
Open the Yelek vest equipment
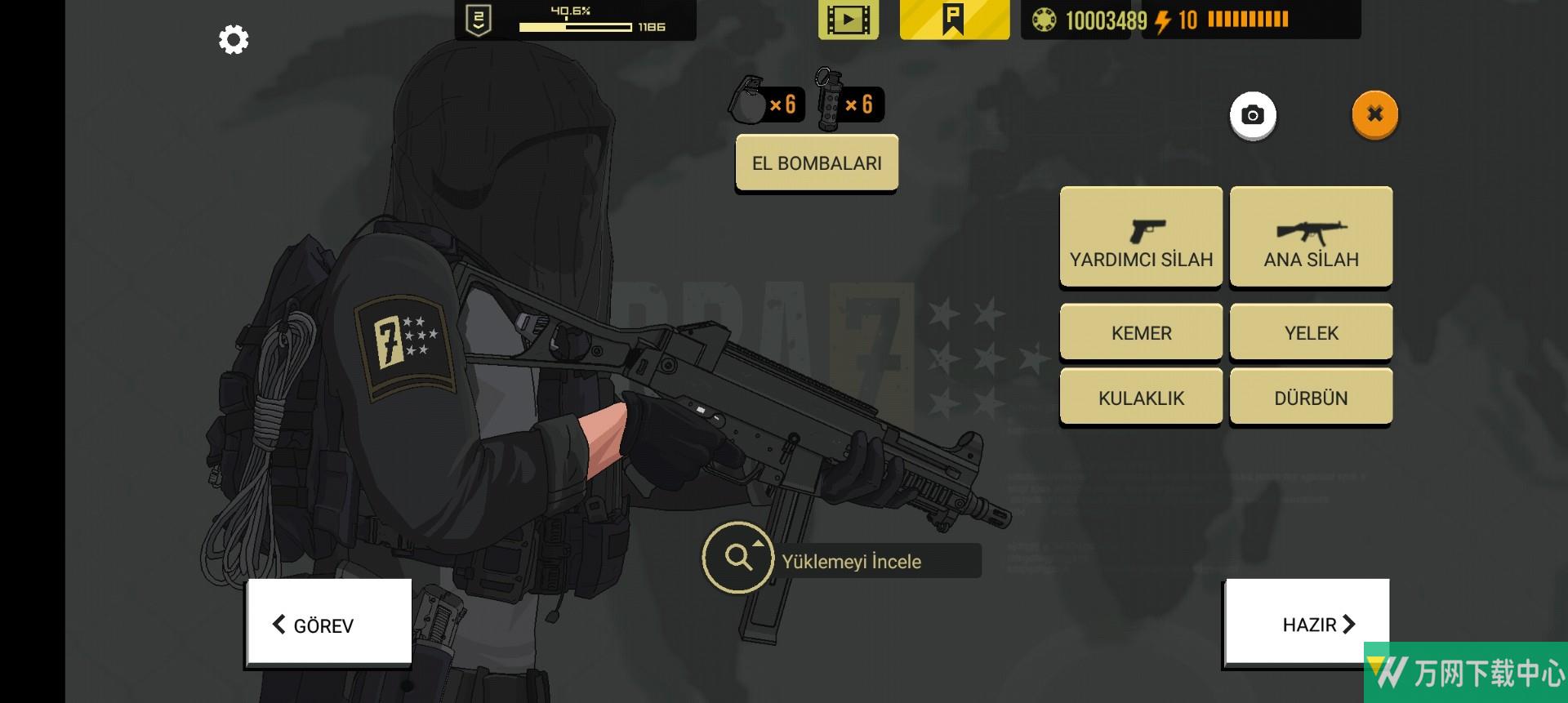click(x=1311, y=332)
